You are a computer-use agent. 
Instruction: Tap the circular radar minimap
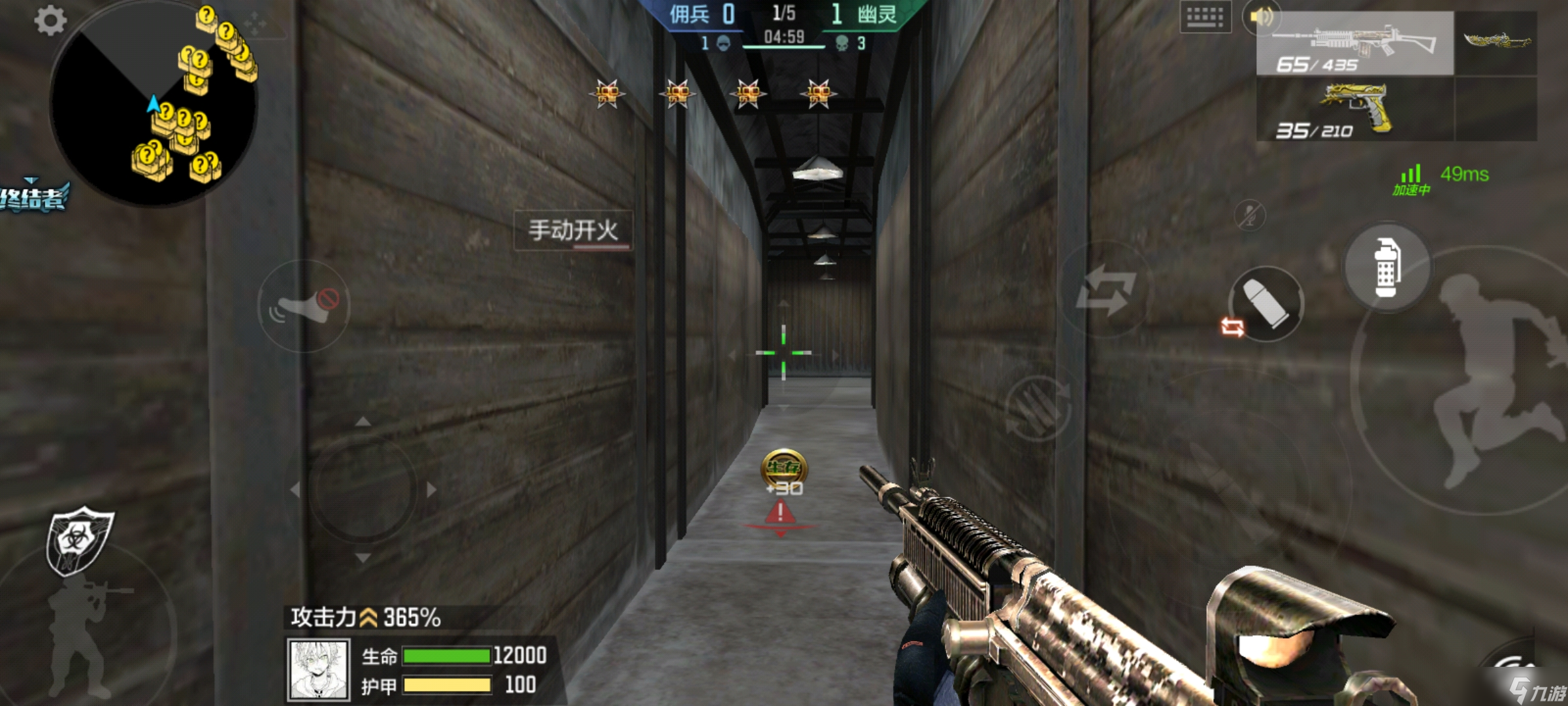[154, 105]
